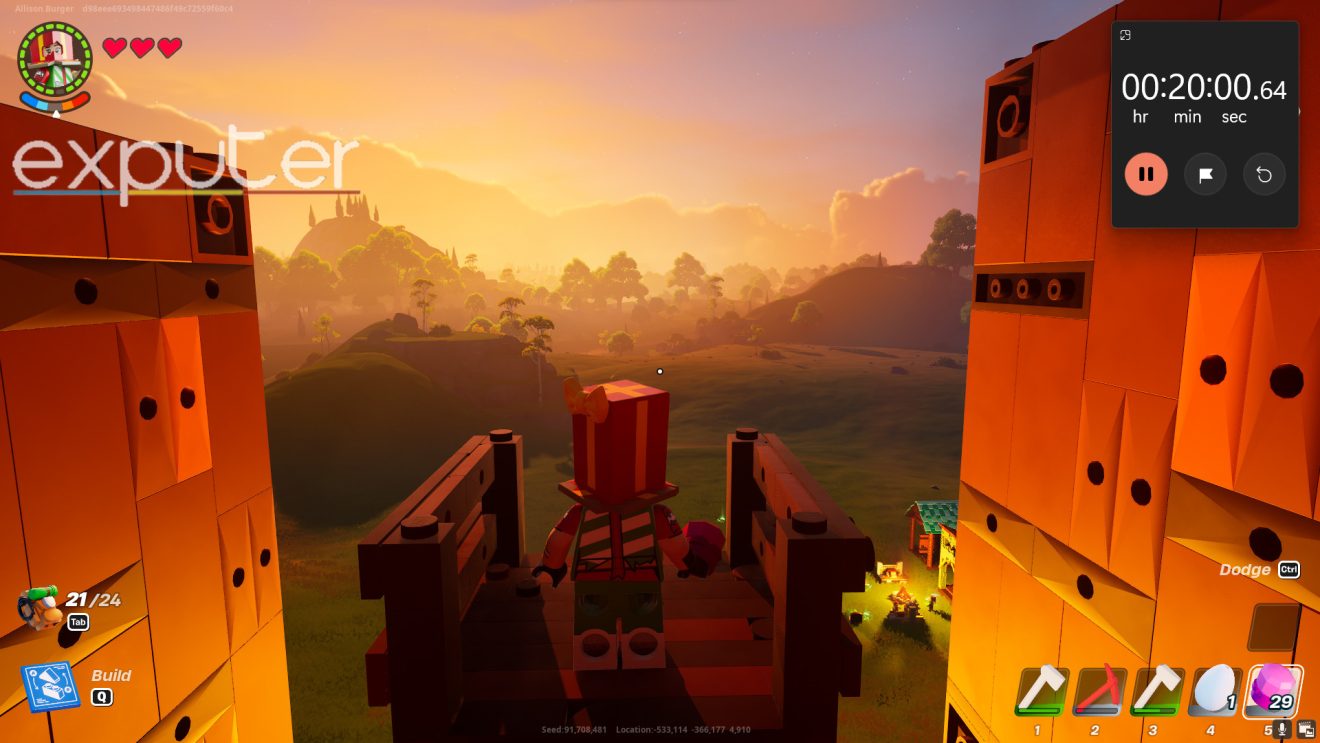Expand the timer widget to full view
The image size is (1320, 743).
coord(1127,35)
